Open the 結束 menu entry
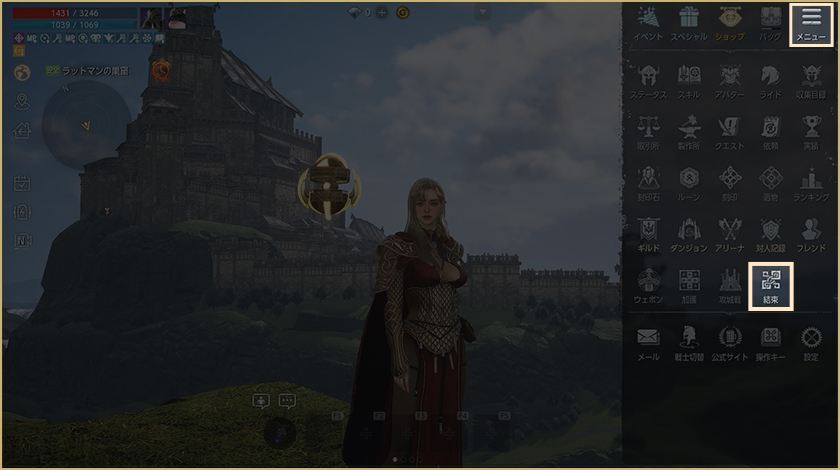The height and width of the screenshot is (470, 840). click(770, 285)
